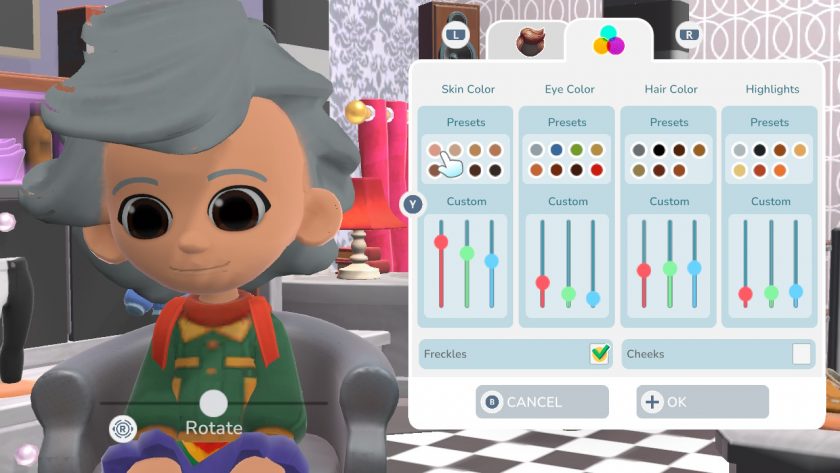Choose the blue eye color preset
Image resolution: width=840 pixels, height=473 pixels.
tap(556, 150)
